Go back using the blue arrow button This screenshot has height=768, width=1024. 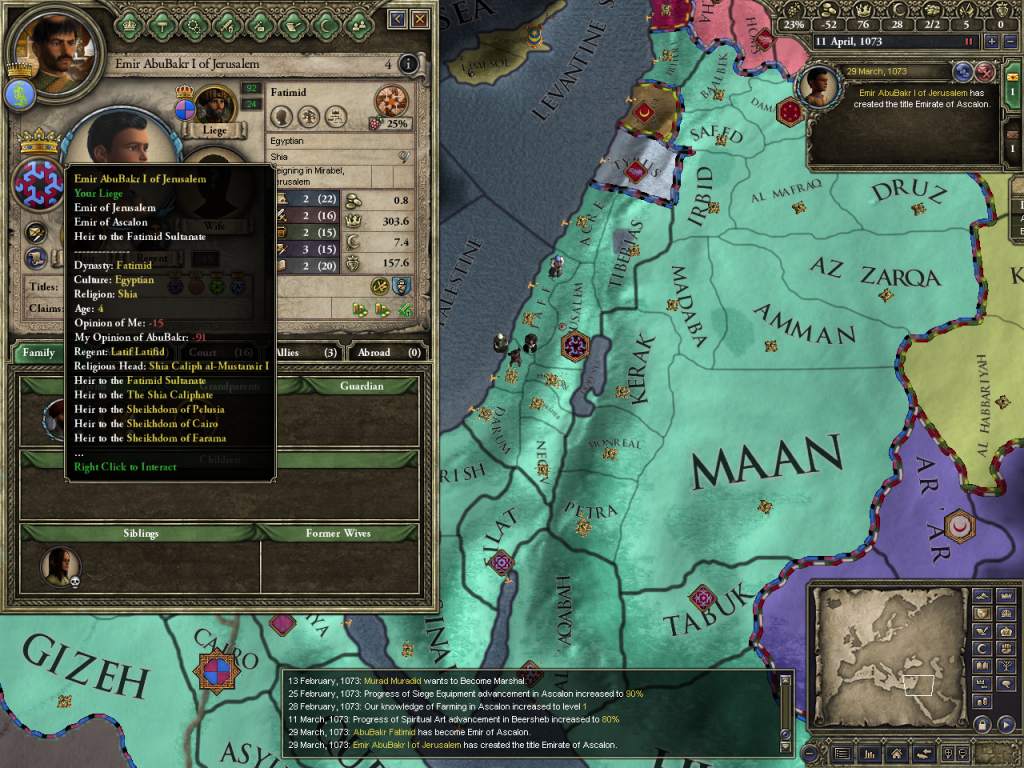click(x=398, y=19)
